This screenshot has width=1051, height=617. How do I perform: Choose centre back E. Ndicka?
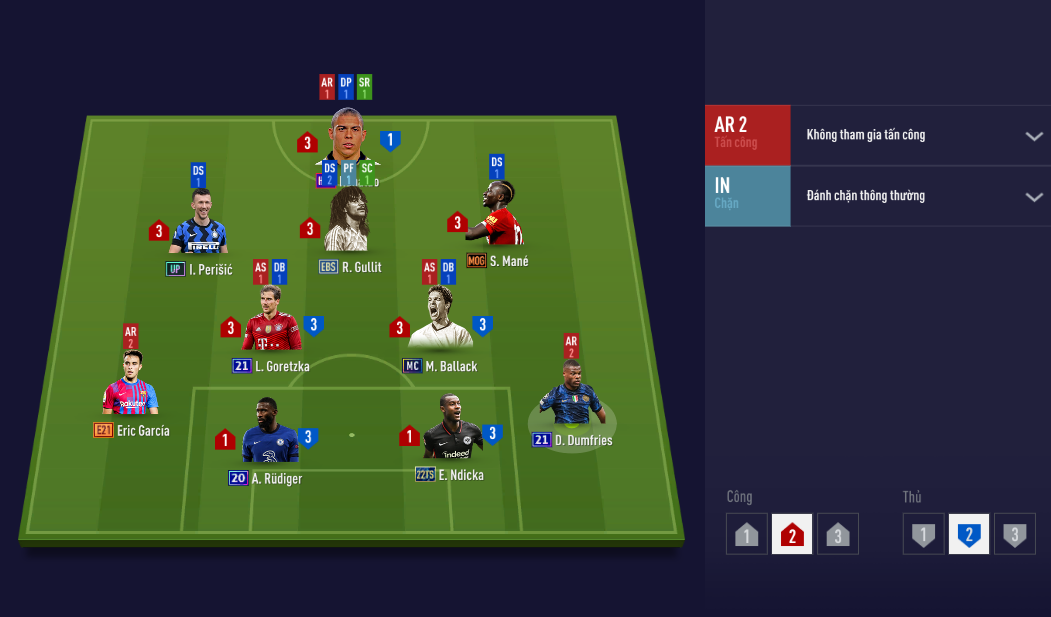pos(452,430)
